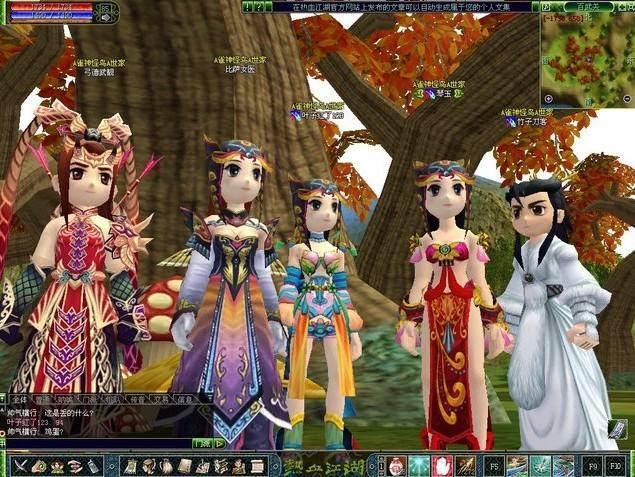This screenshot has height=477, width=635.
Task: Open the 交易 chat tab
Action: pyautogui.click(x=158, y=397)
